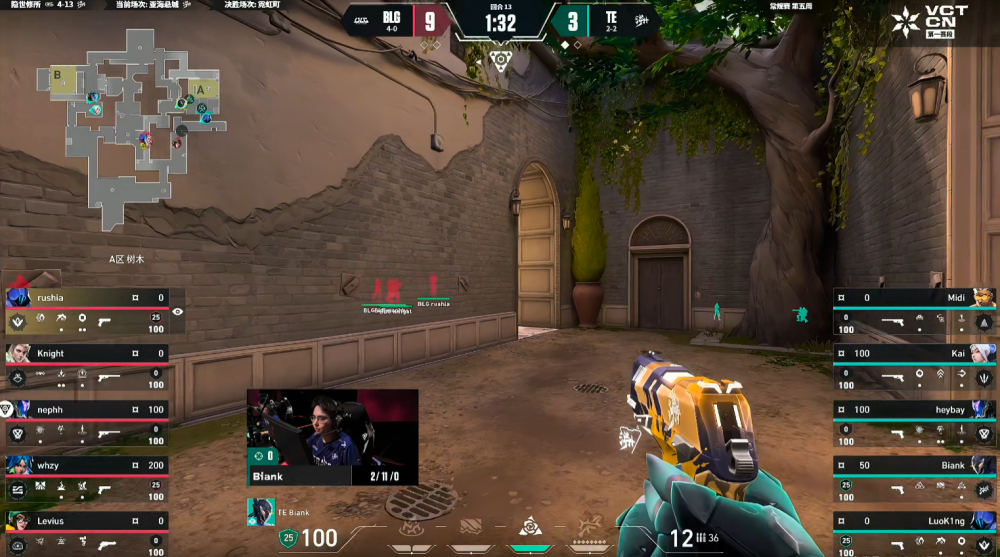Select heybay's player row
Screen dimensions: 1000x557
[914, 423]
